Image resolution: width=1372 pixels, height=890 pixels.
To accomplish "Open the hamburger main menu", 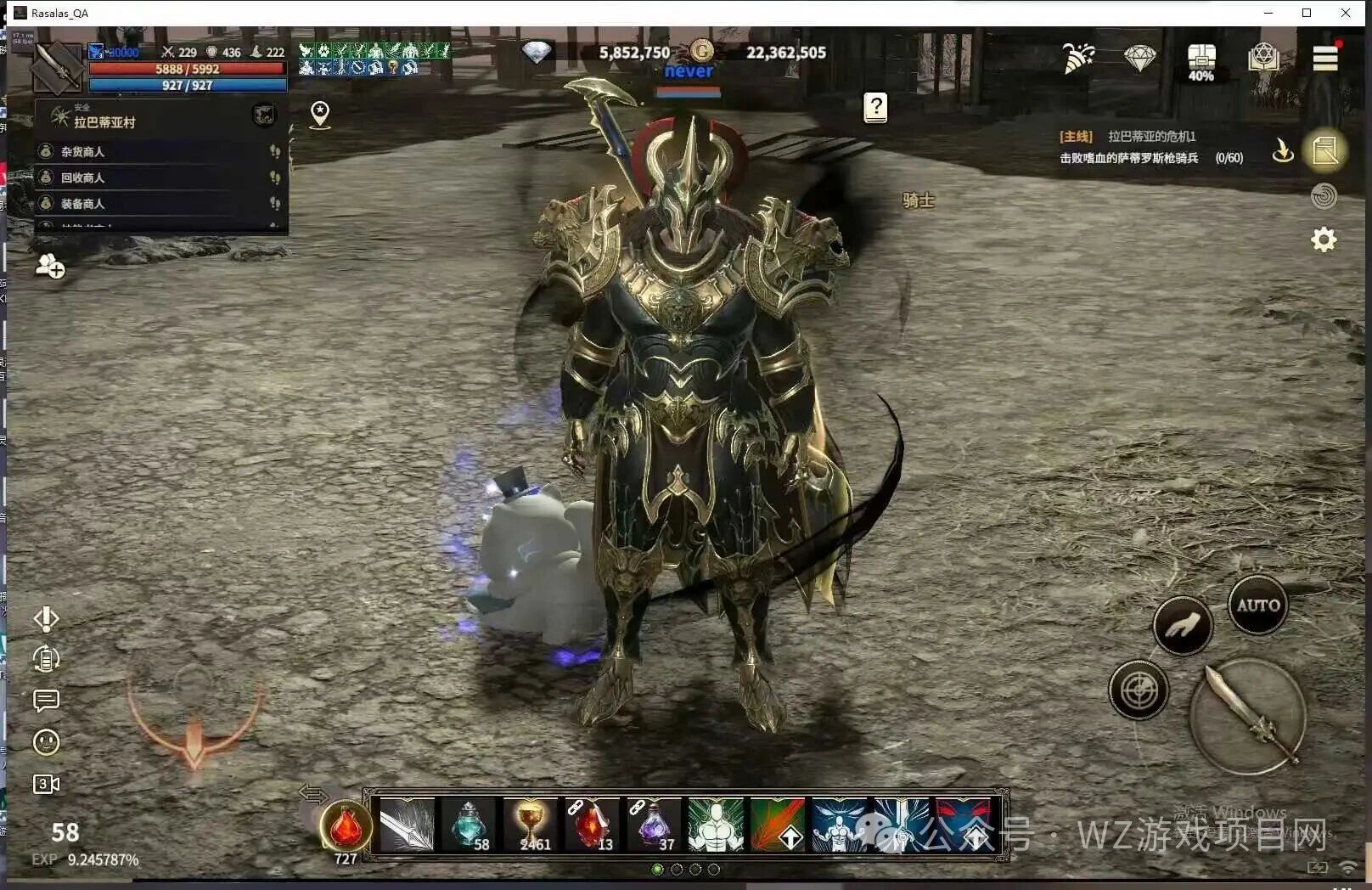I will (x=1324, y=58).
